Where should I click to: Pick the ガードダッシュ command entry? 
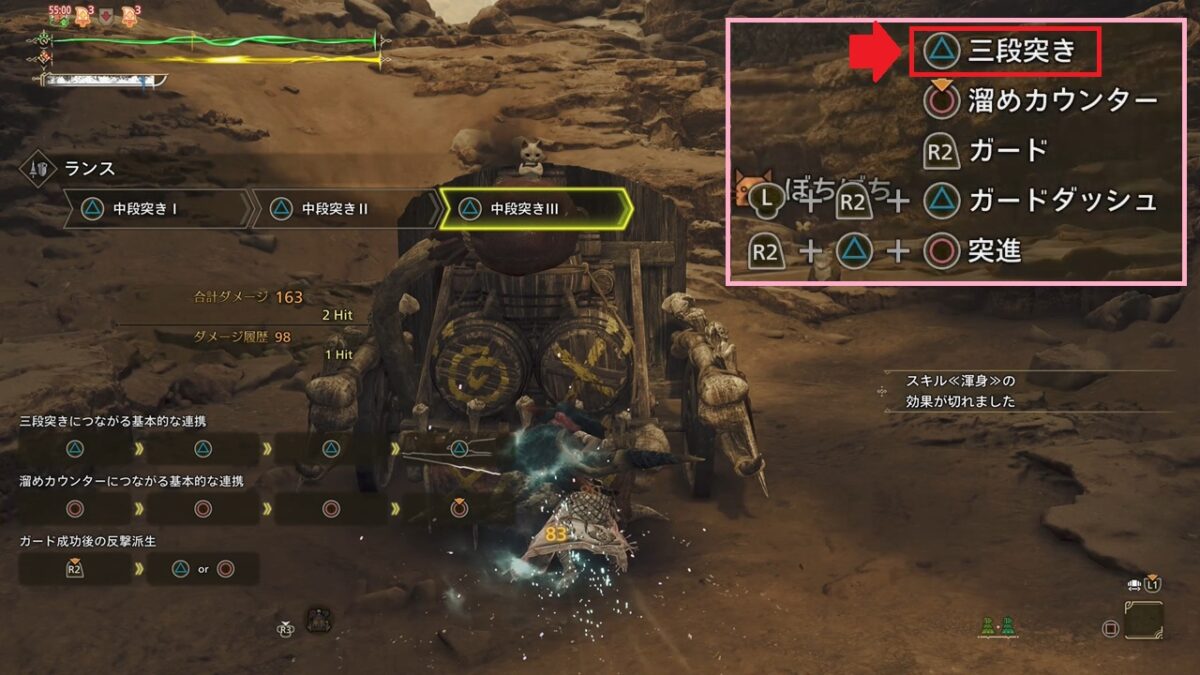pyautogui.click(x=1040, y=201)
